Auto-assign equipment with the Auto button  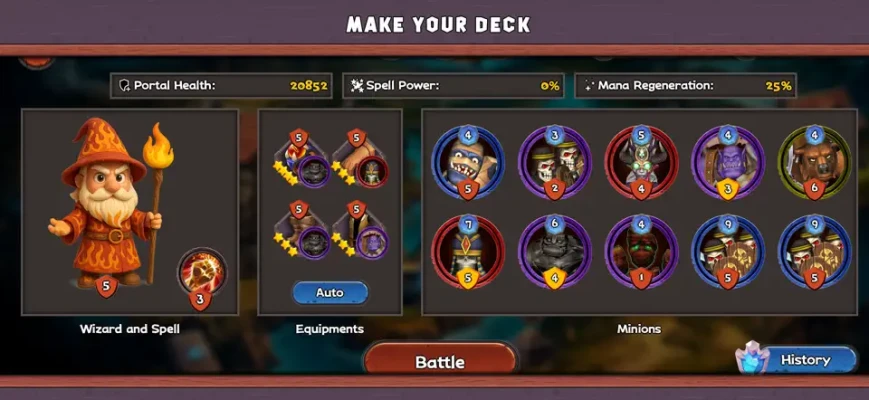330,293
